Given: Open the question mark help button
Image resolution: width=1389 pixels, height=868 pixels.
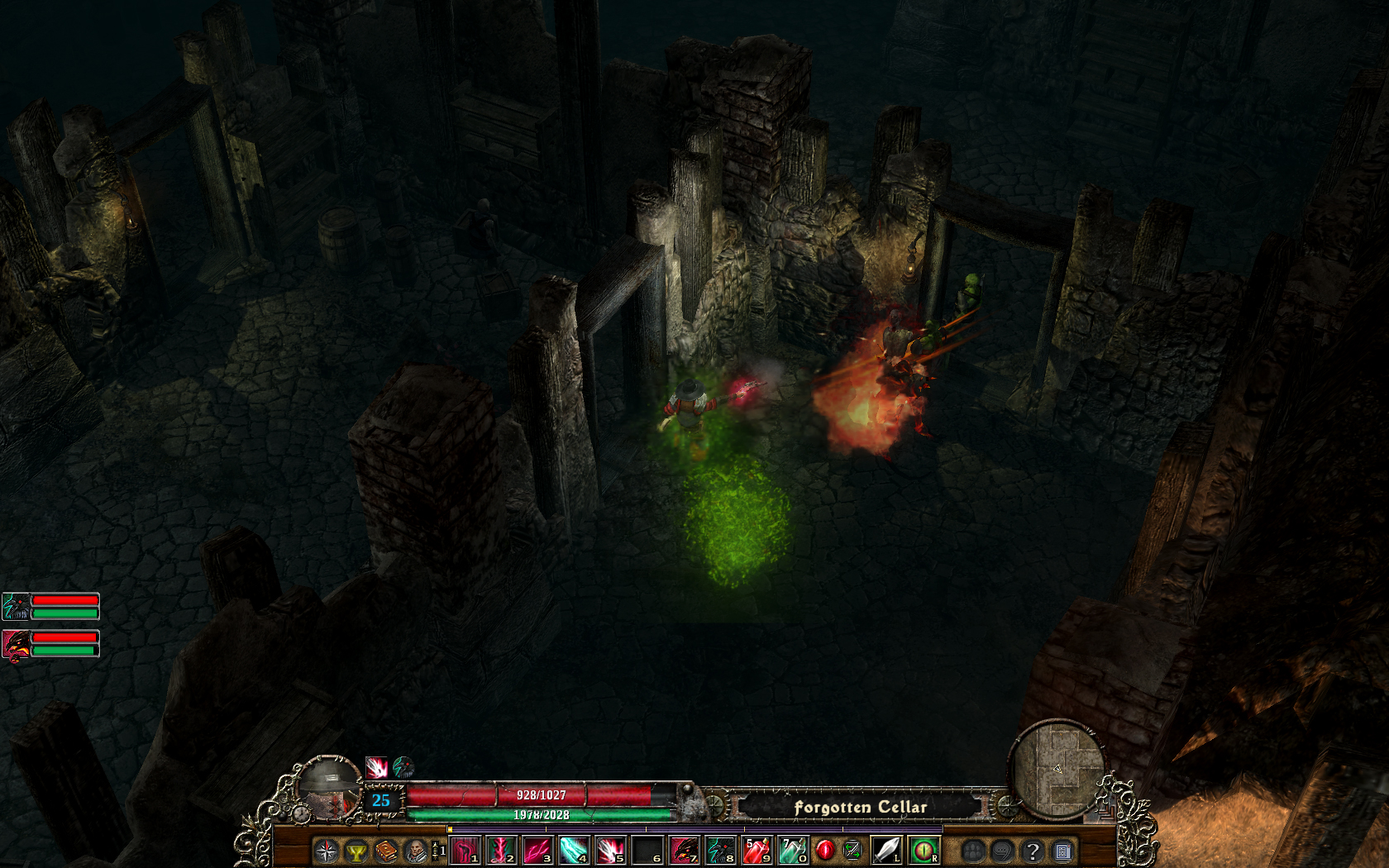Looking at the screenshot, I should [x=1032, y=851].
